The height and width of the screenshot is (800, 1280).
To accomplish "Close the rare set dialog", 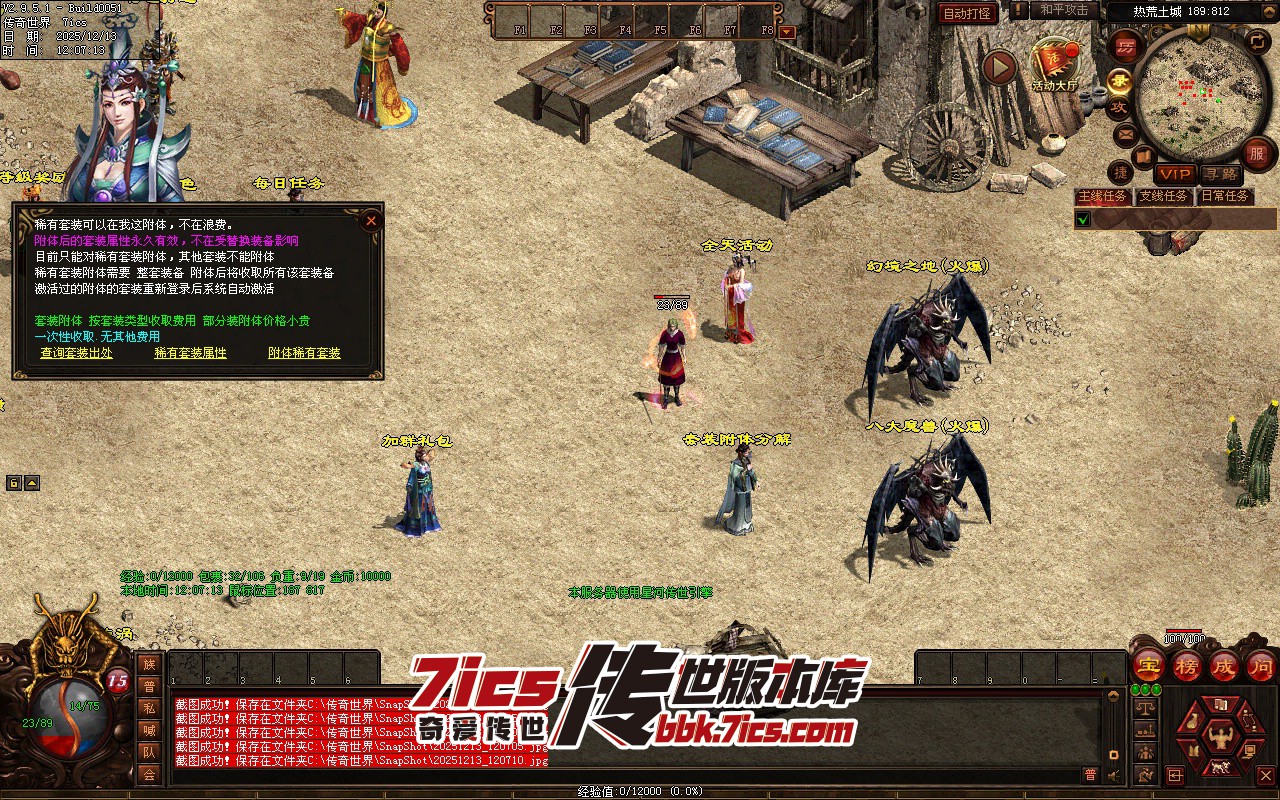I will pyautogui.click(x=371, y=220).
